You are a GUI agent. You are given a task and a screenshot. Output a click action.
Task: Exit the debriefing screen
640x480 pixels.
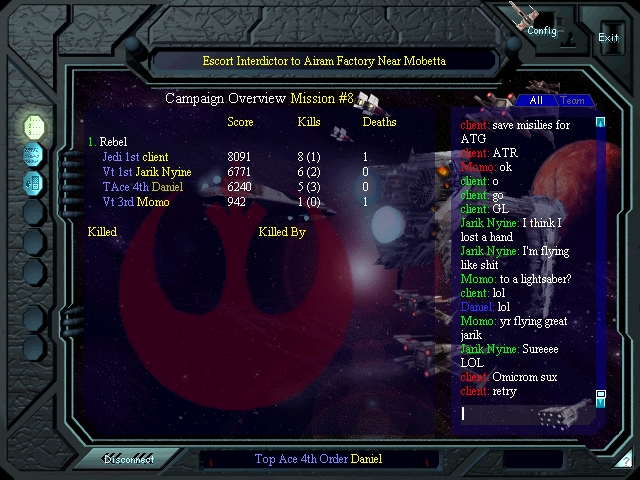608,37
